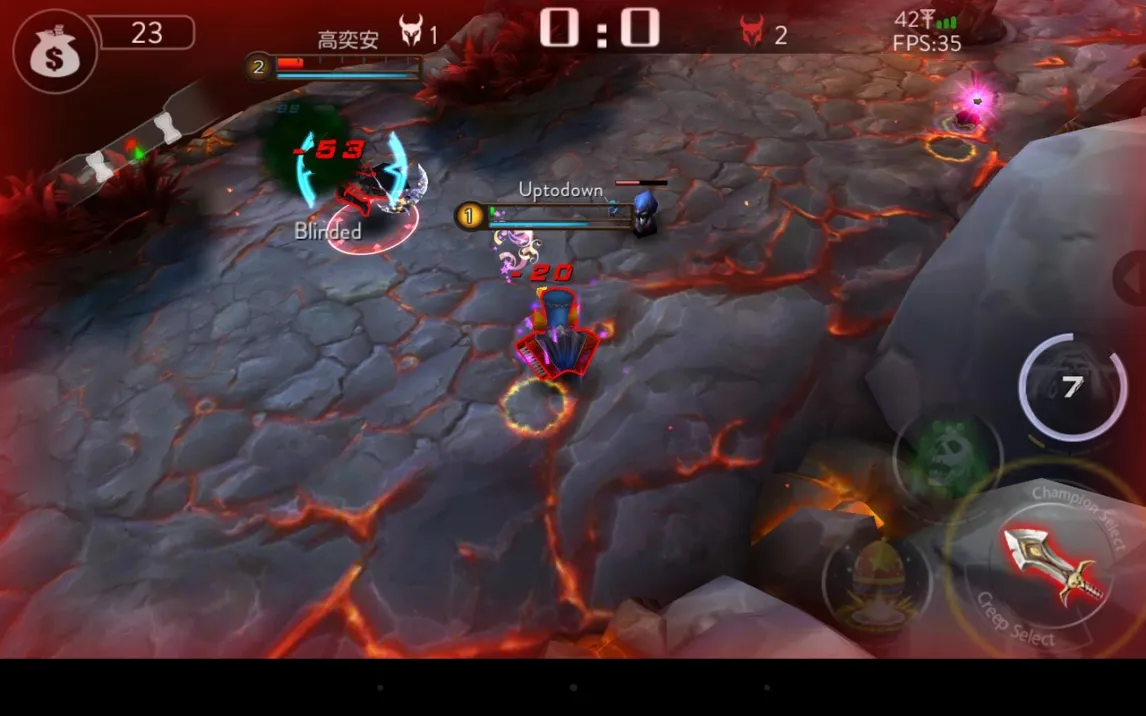Tap the diagonal lane minimap
The width and height of the screenshot is (1146, 716).
pyautogui.click(x=130, y=142)
